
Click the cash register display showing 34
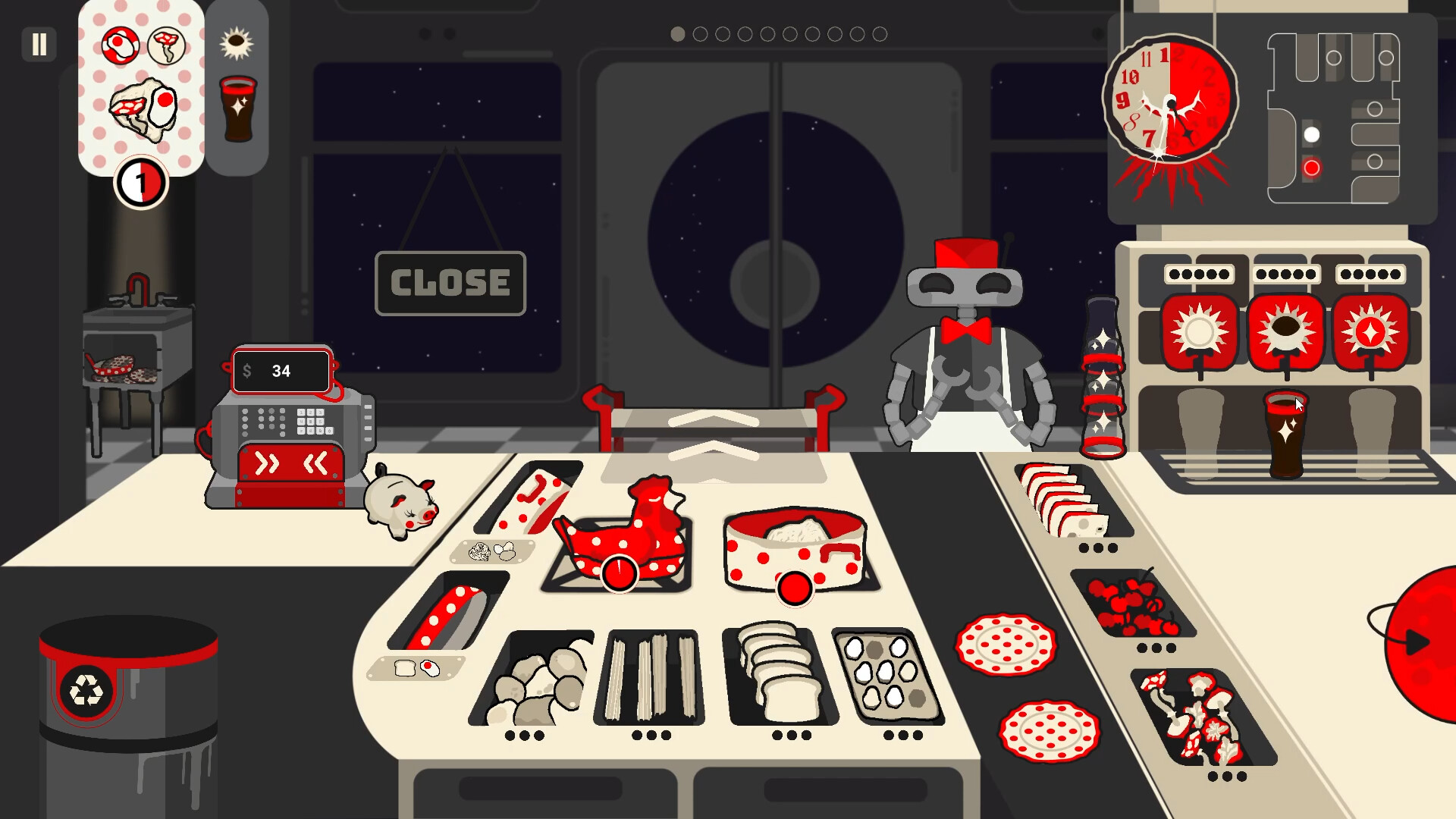[281, 371]
